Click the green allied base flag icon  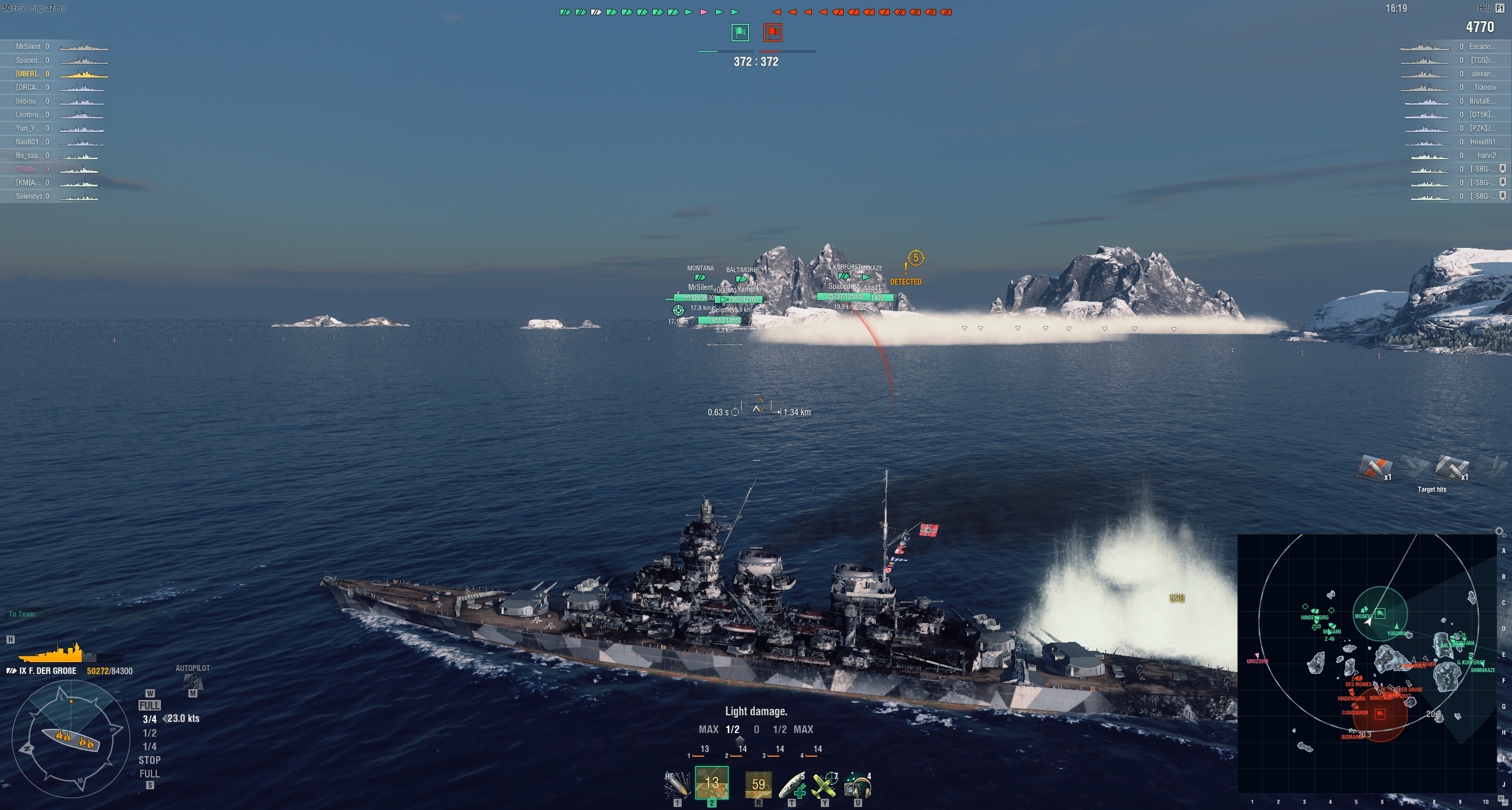(740, 33)
